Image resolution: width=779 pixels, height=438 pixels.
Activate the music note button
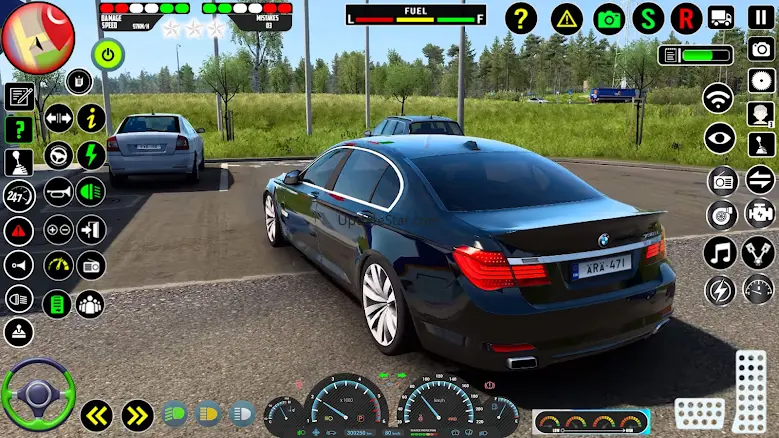pyautogui.click(x=719, y=252)
